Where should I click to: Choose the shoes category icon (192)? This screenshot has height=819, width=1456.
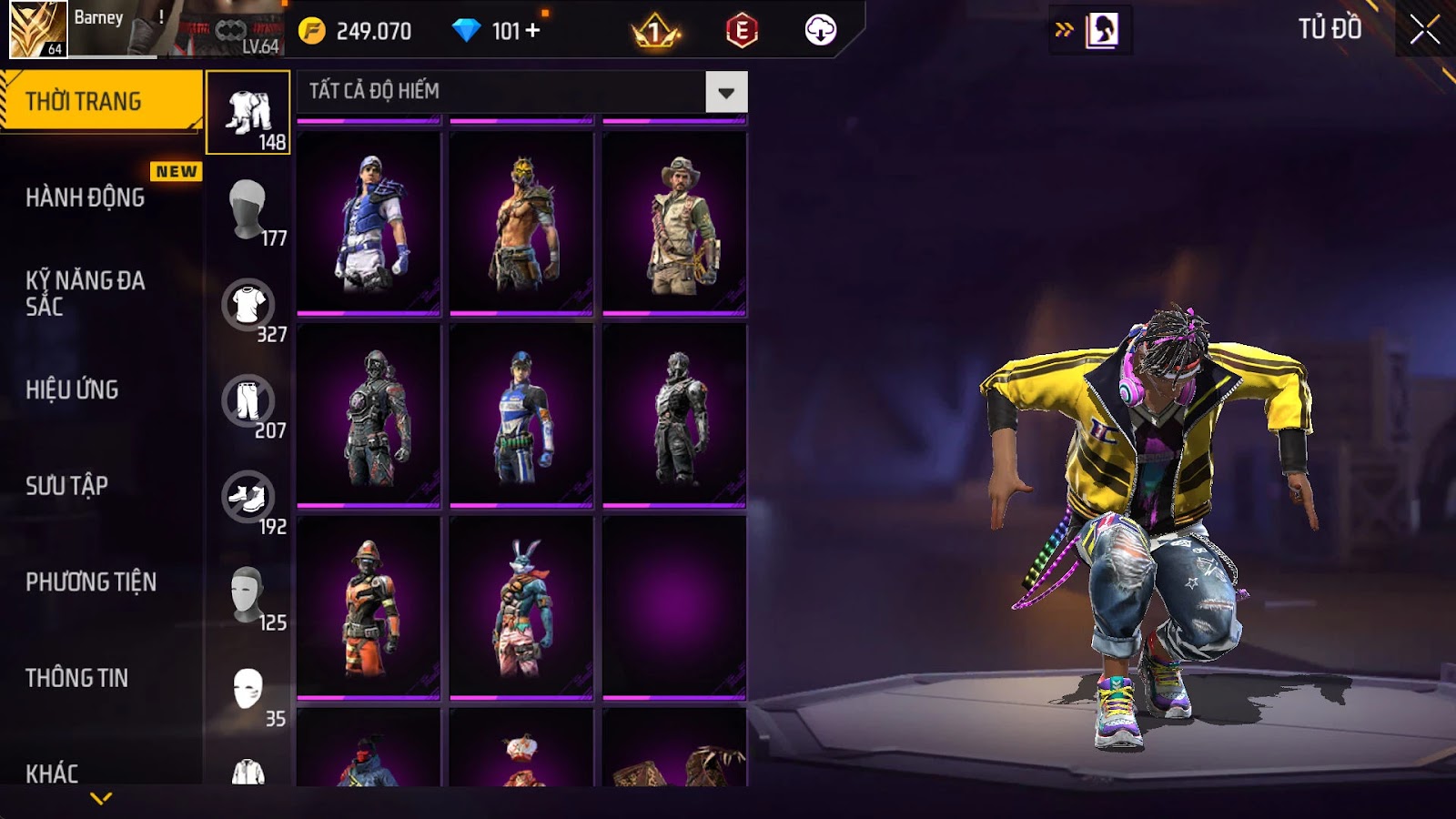248,498
